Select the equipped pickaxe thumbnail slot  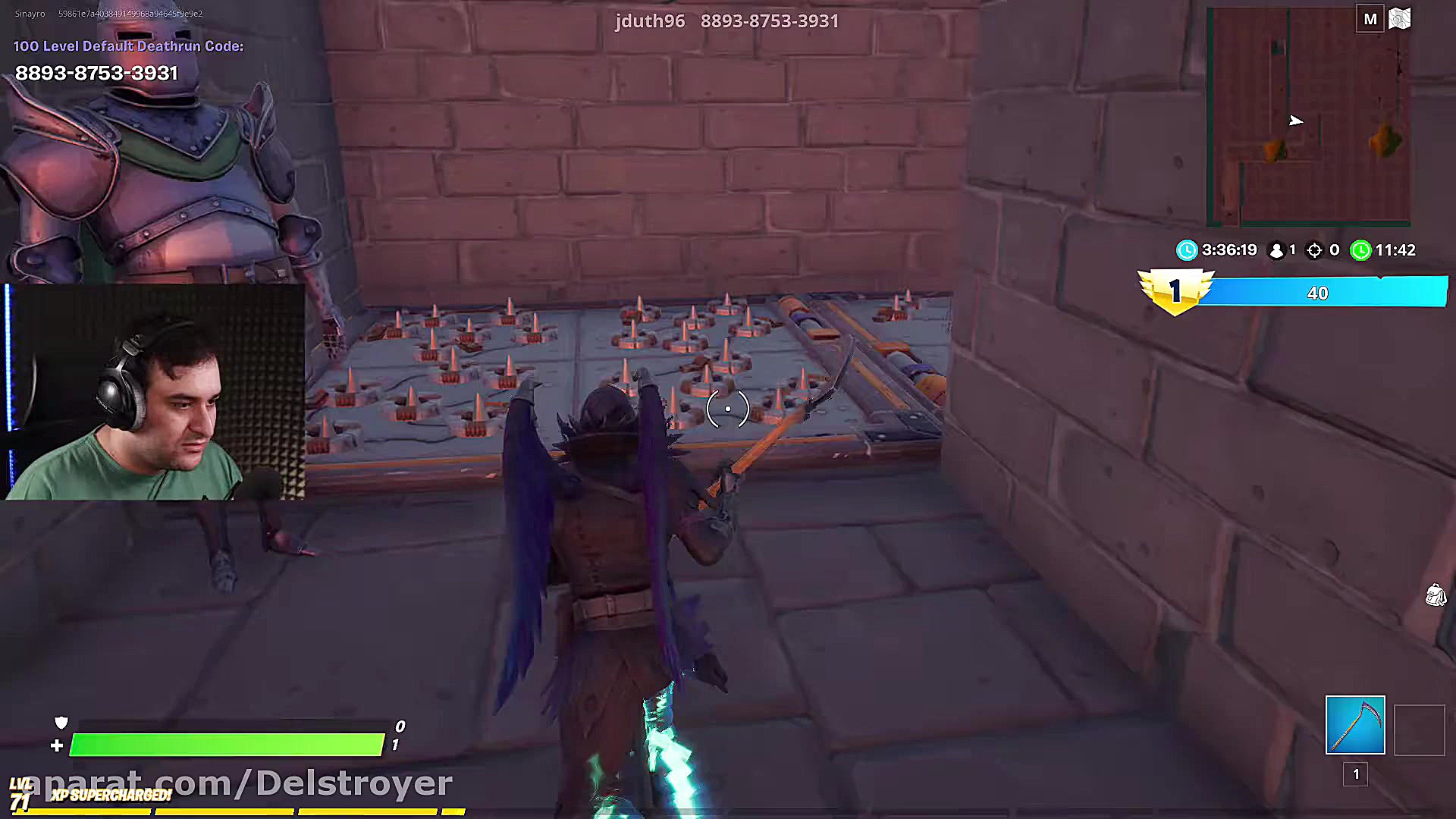coord(1354,726)
